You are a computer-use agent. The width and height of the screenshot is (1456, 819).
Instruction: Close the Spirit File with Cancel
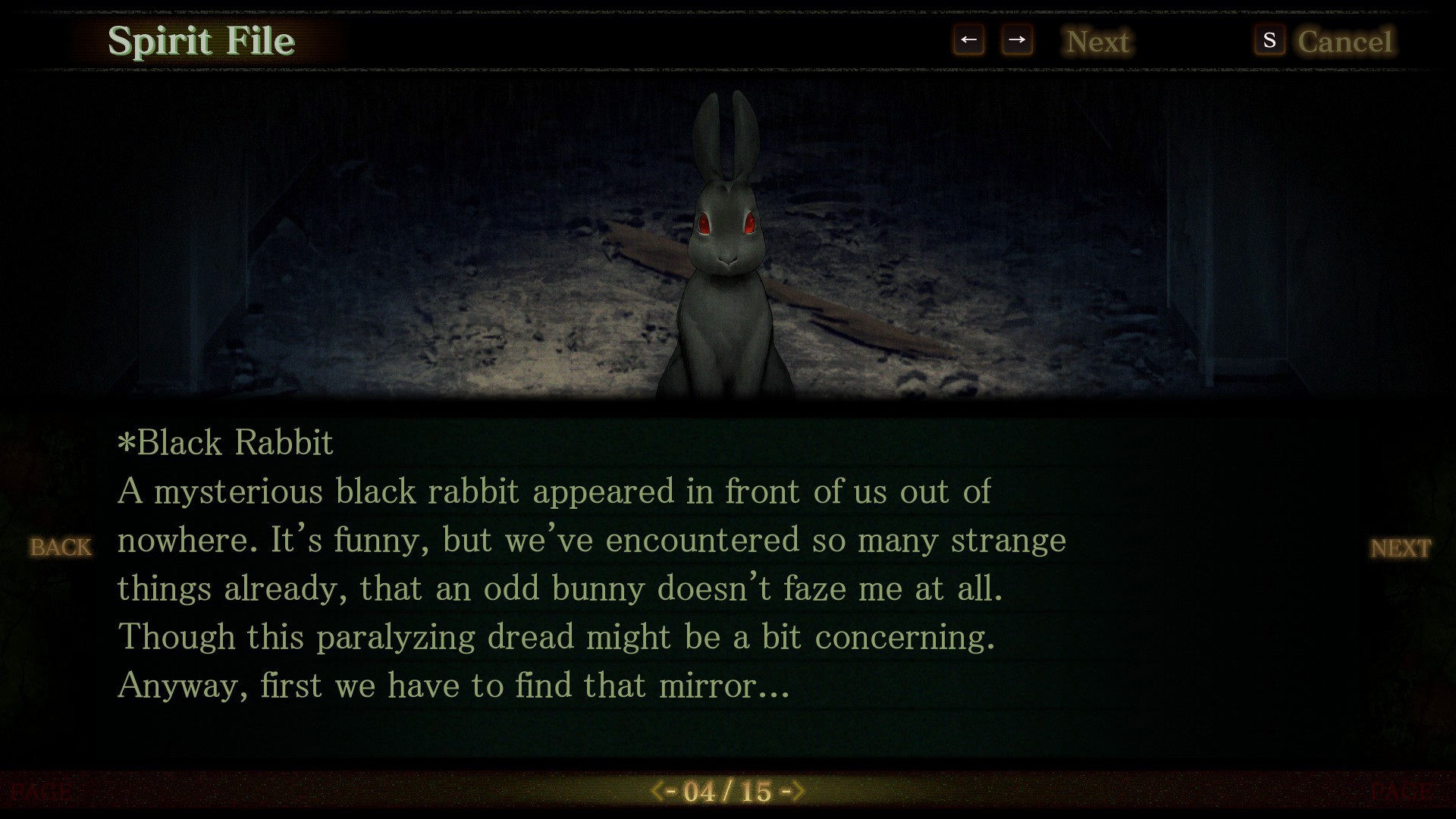(1344, 41)
